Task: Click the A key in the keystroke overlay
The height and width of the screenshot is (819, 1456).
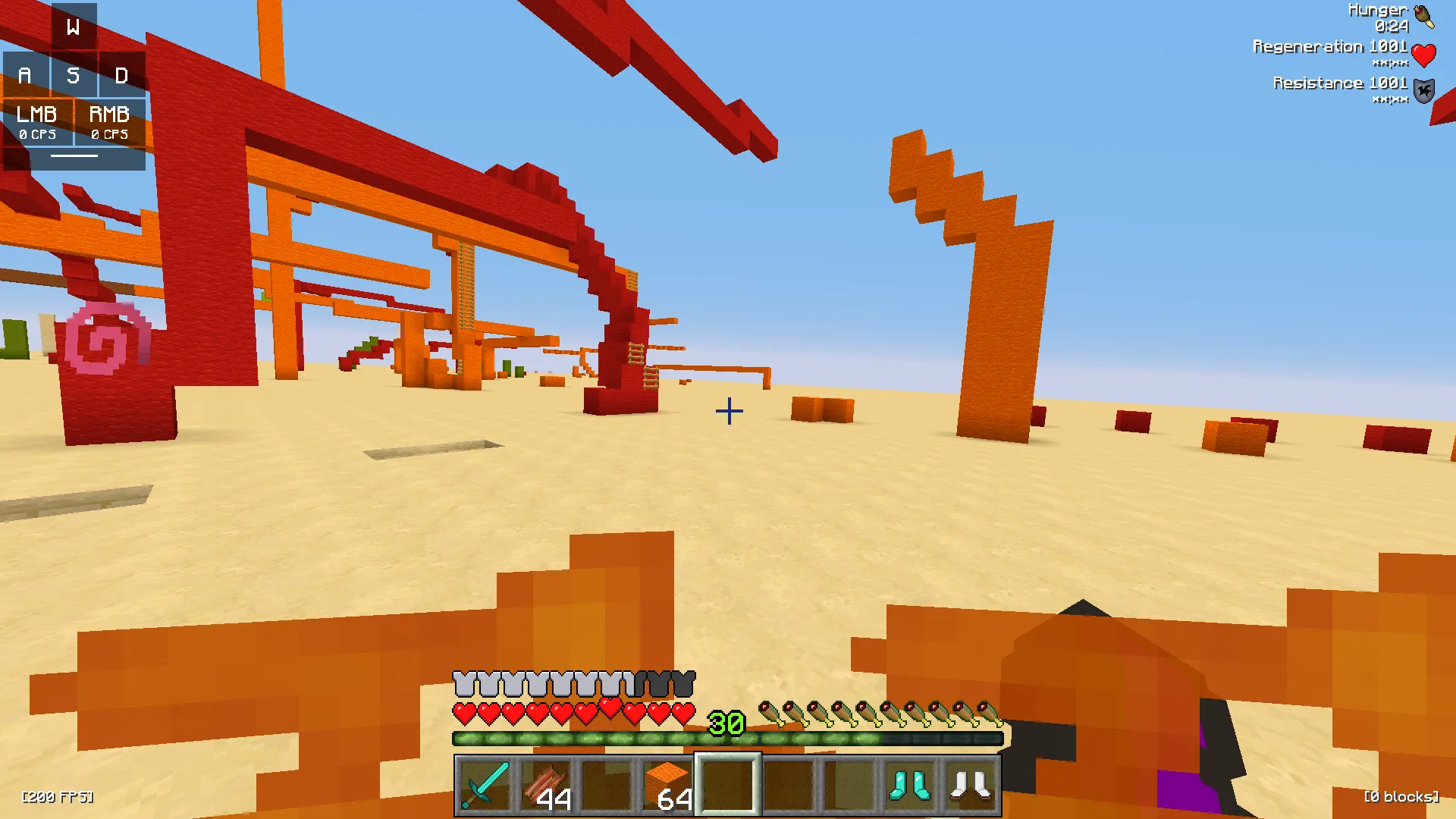Action: (x=25, y=75)
